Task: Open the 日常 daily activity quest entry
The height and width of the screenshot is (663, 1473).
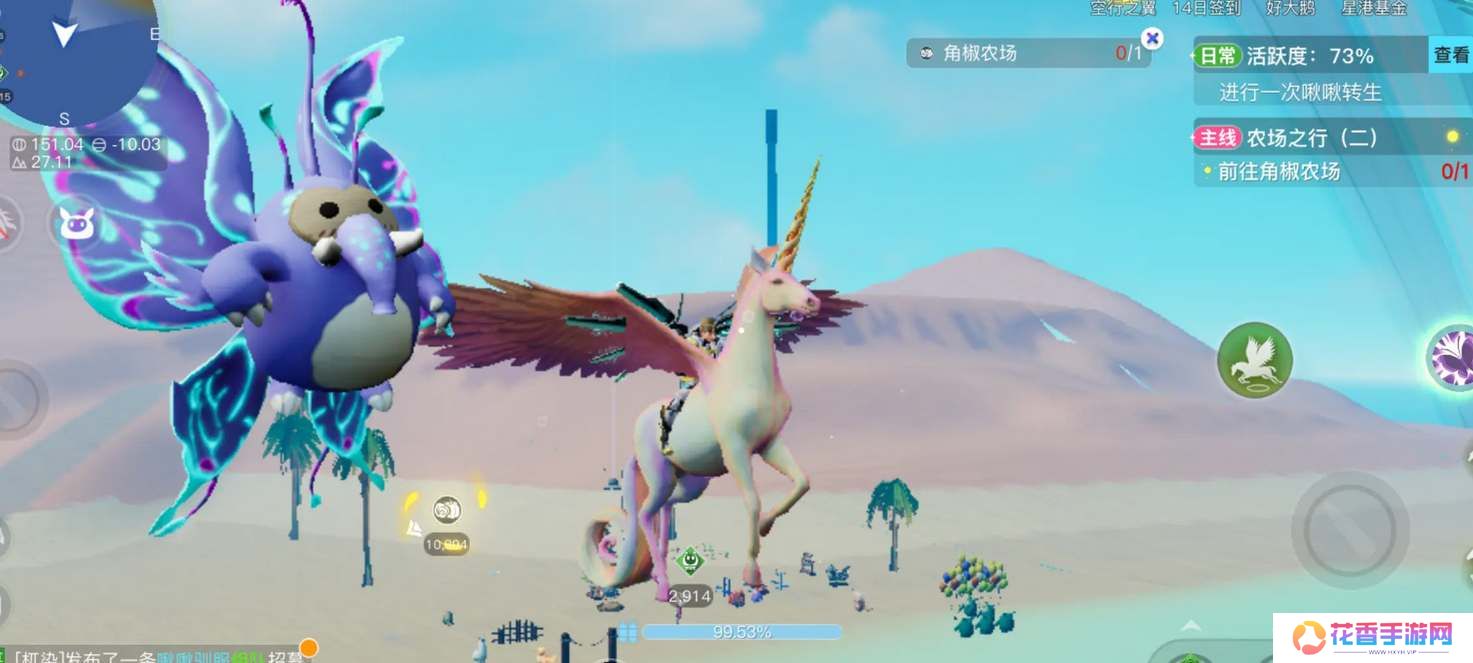Action: 1310,57
